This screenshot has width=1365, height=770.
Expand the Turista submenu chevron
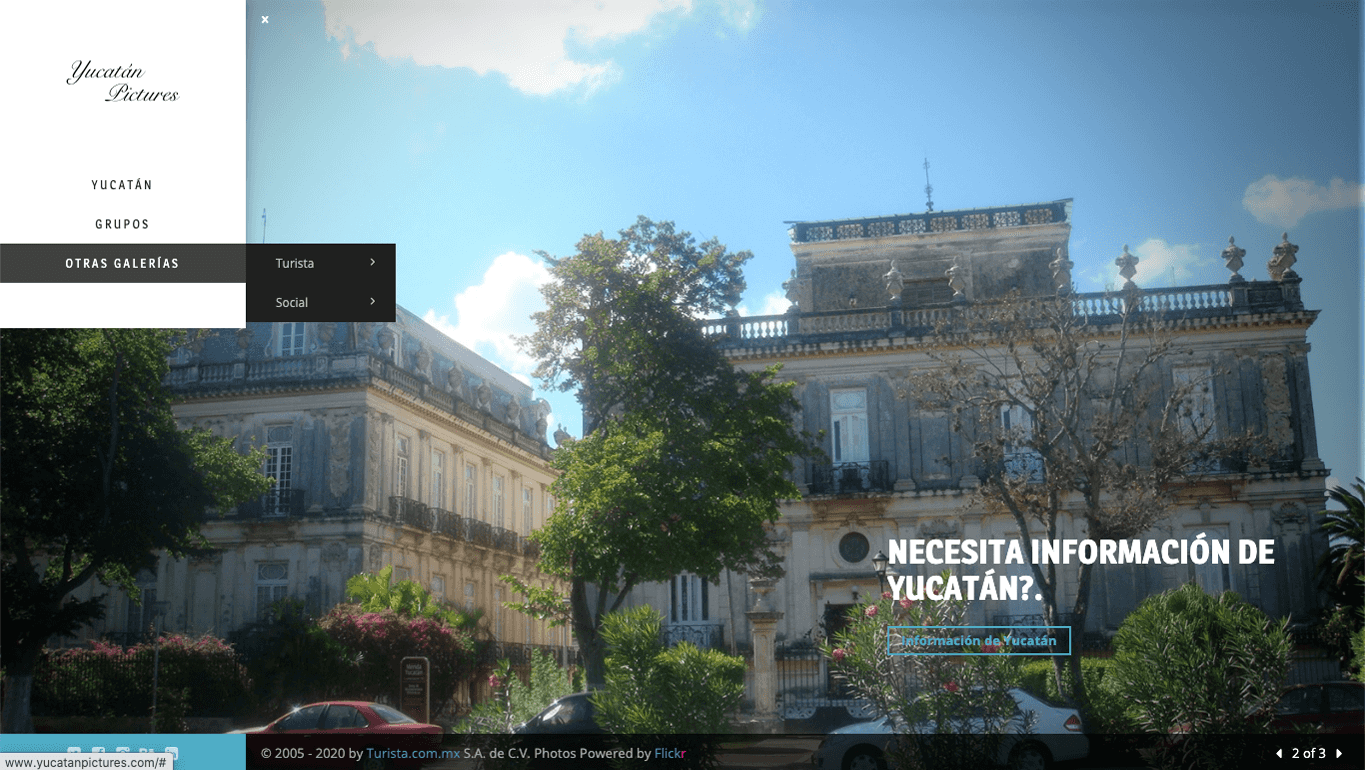371,262
